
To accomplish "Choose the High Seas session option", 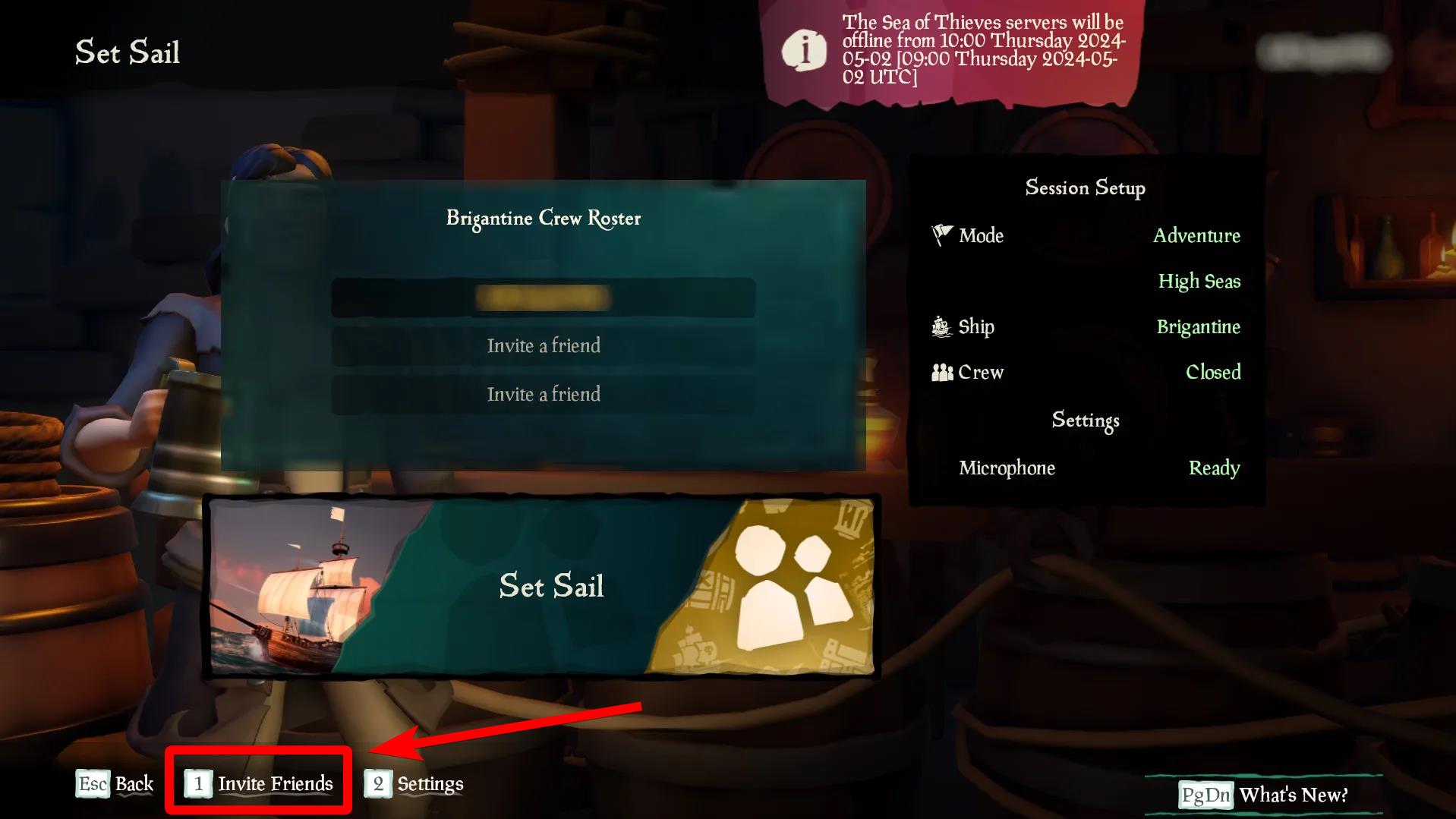I will (1199, 282).
